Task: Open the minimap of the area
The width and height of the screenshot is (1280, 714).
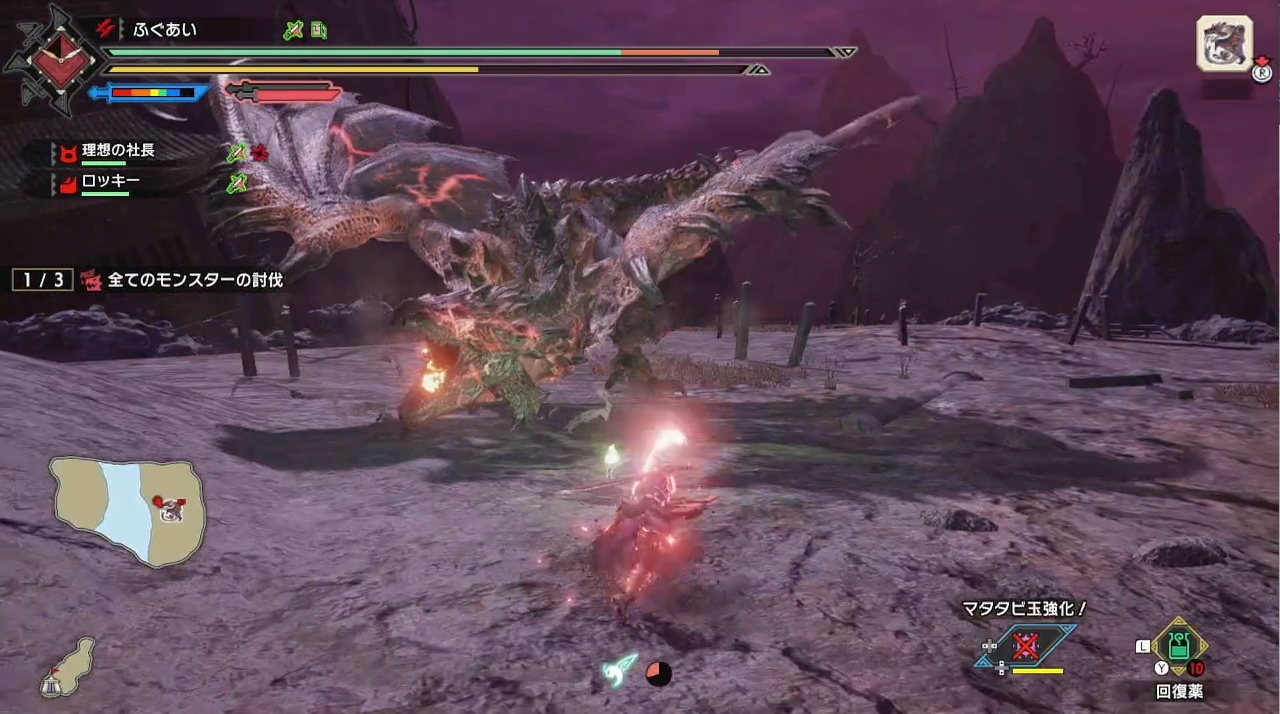Action: click(x=128, y=510)
